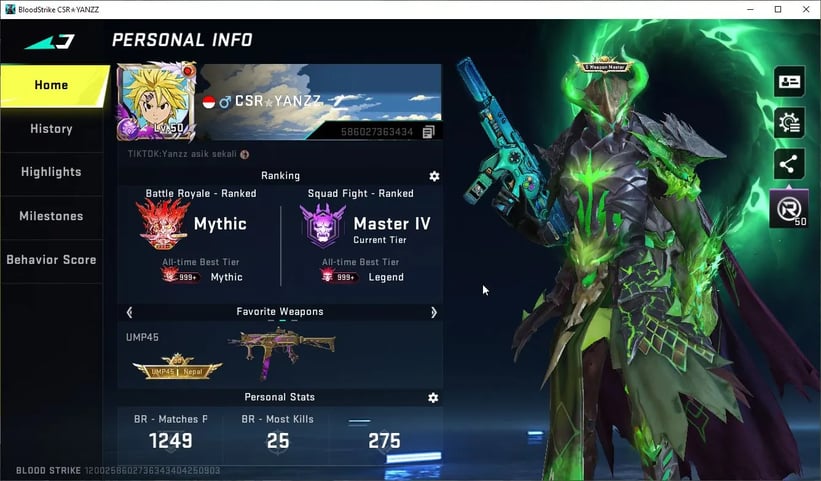Open the History tab
The image size is (821, 481).
[51, 129]
